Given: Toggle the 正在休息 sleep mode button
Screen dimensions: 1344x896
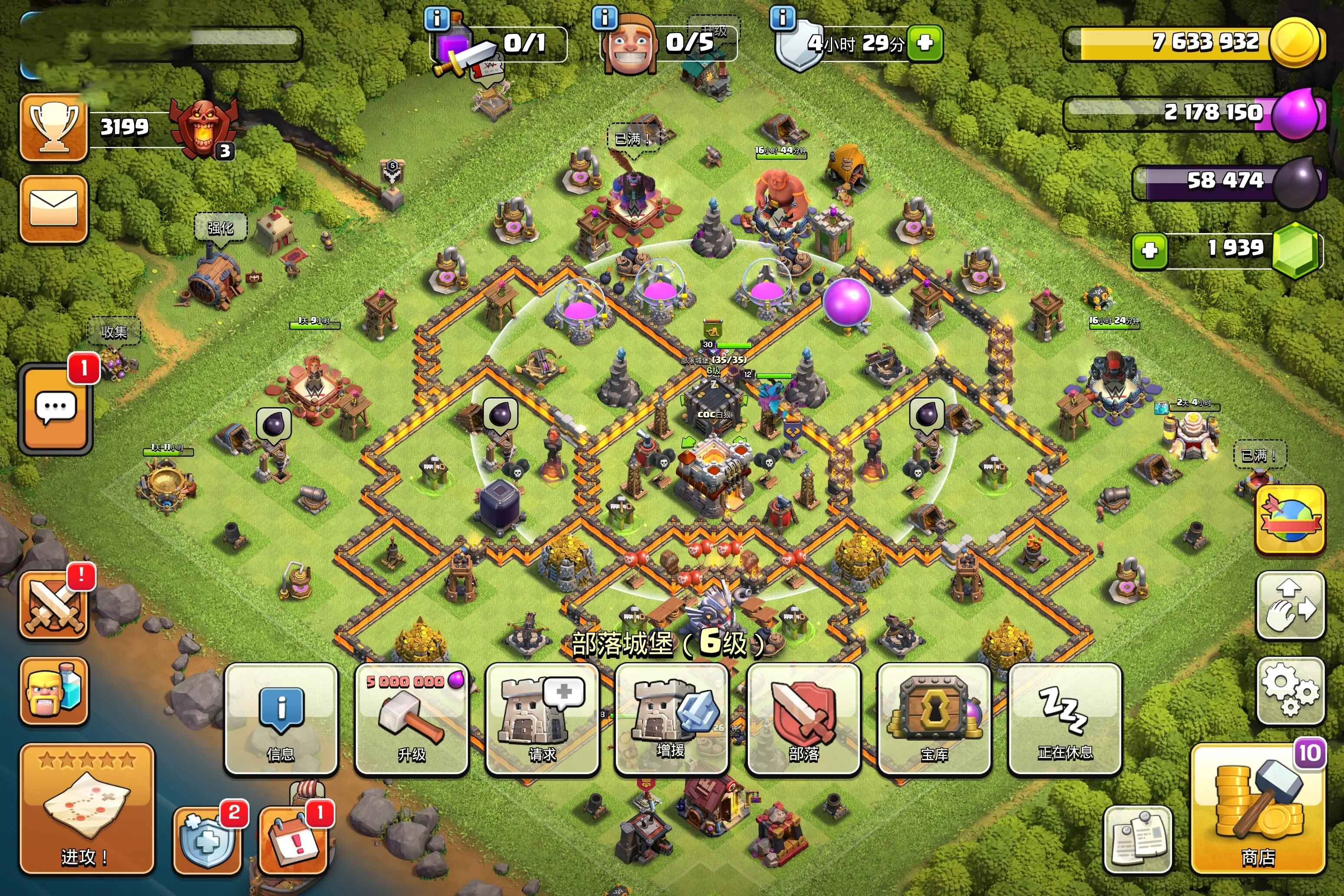Looking at the screenshot, I should click(x=1064, y=719).
